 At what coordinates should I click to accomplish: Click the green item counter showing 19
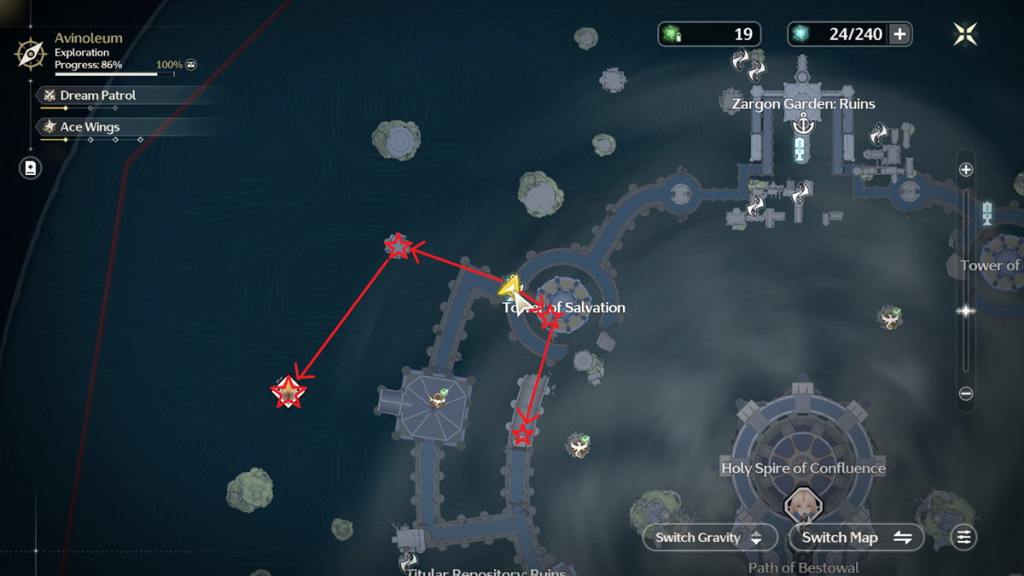709,34
